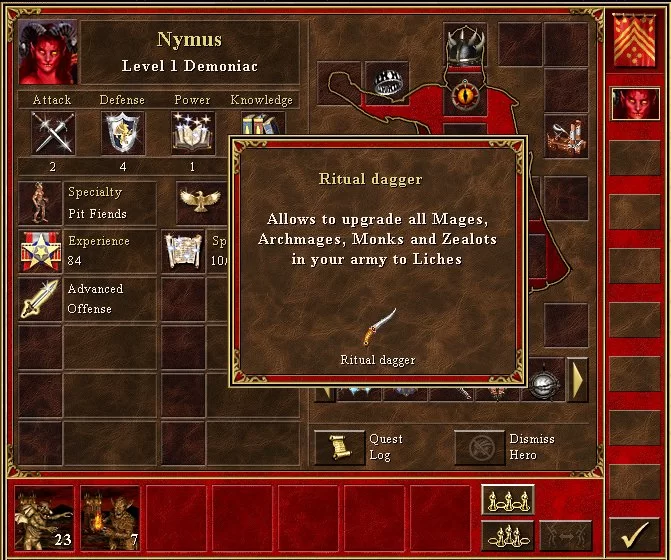Image resolution: width=671 pixels, height=560 pixels.
Task: Select the spiked helmet artifact slot
Action: point(465,46)
